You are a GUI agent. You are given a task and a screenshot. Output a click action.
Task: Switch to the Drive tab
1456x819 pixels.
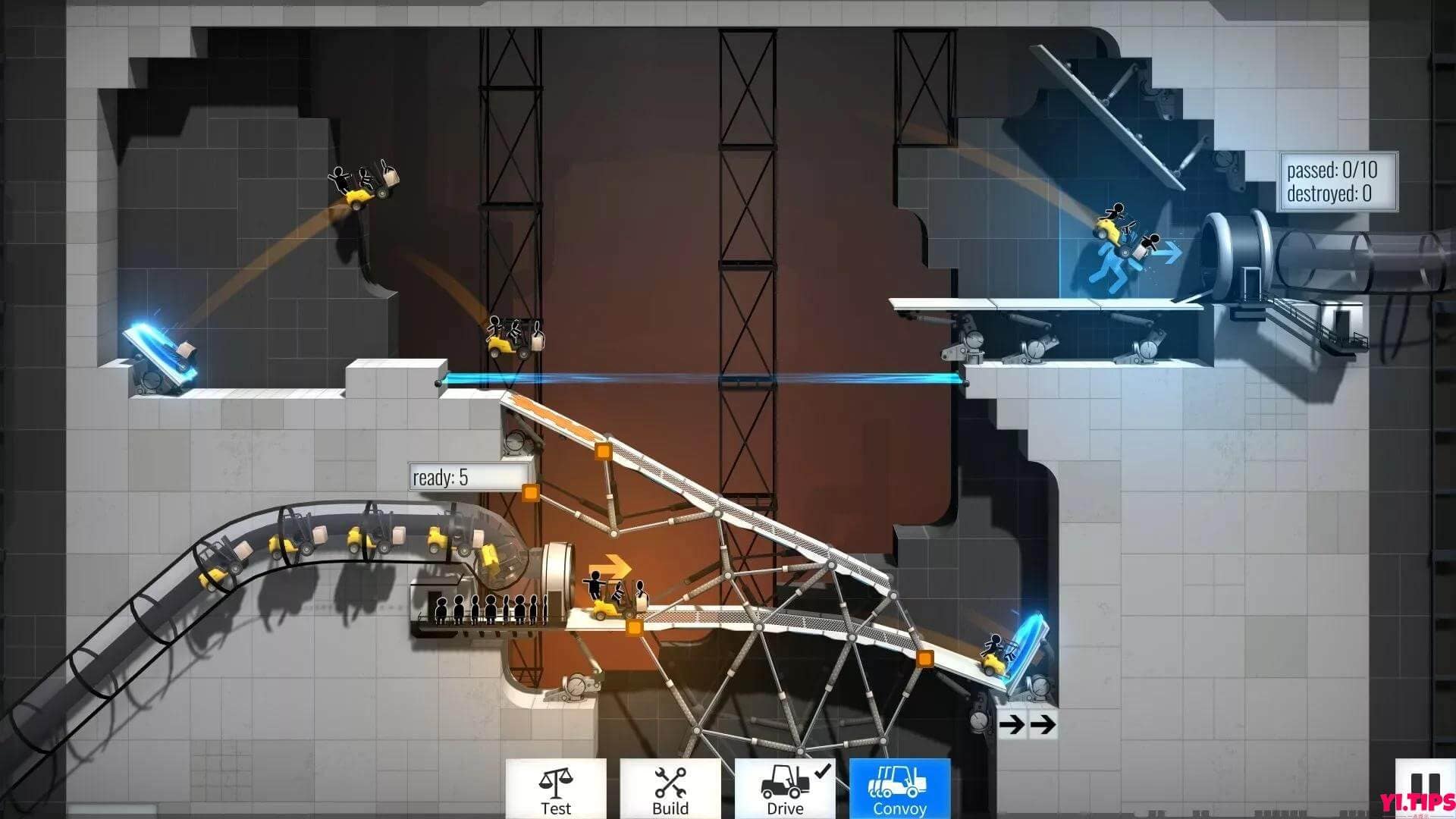(785, 789)
